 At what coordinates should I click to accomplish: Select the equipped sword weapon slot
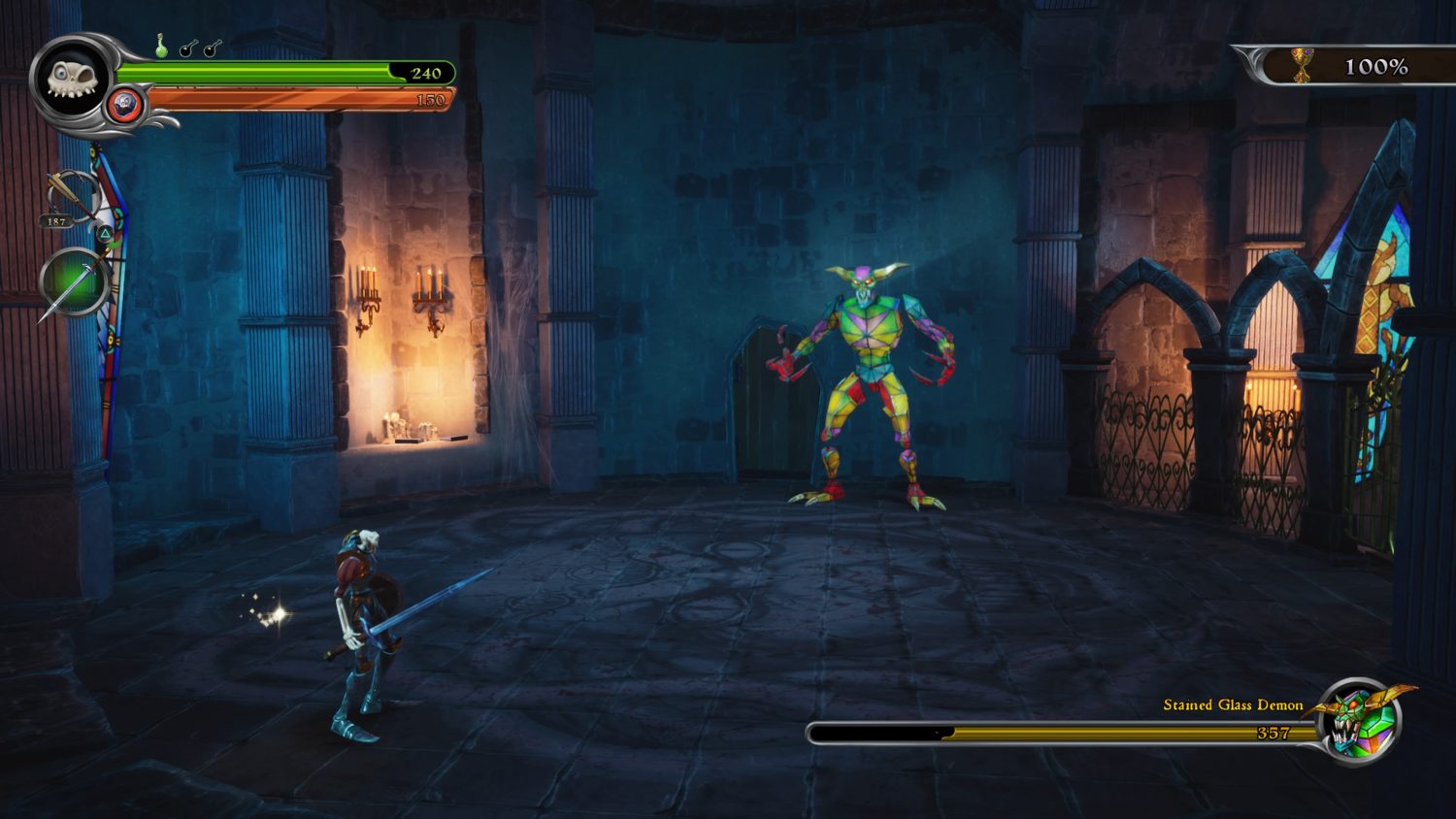click(x=74, y=283)
